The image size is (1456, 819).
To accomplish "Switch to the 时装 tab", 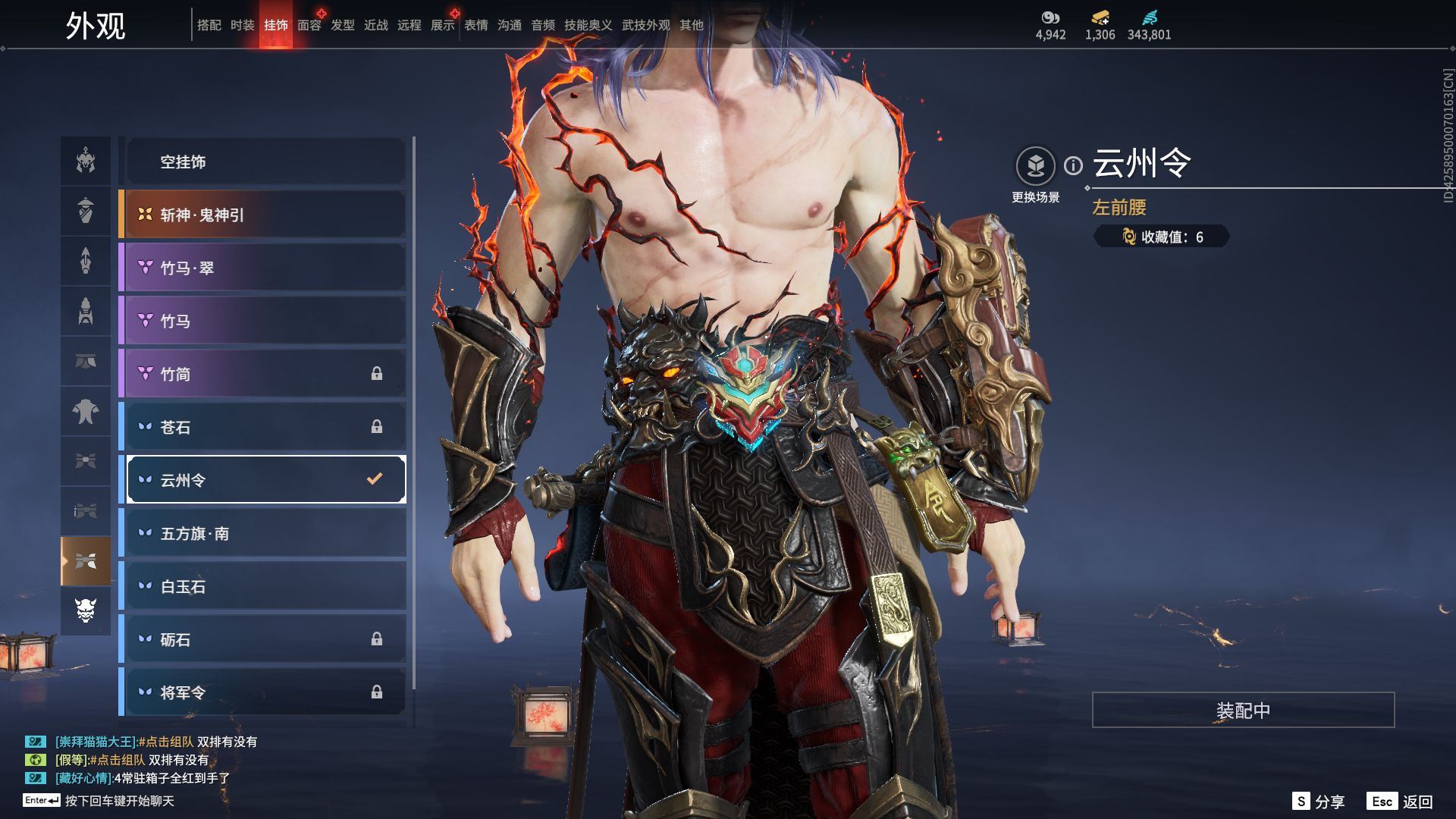I will (x=243, y=25).
